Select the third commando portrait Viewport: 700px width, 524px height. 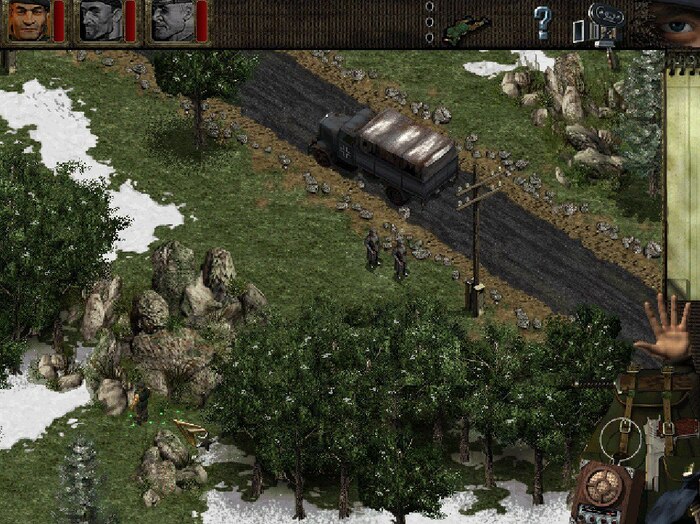coord(172,21)
